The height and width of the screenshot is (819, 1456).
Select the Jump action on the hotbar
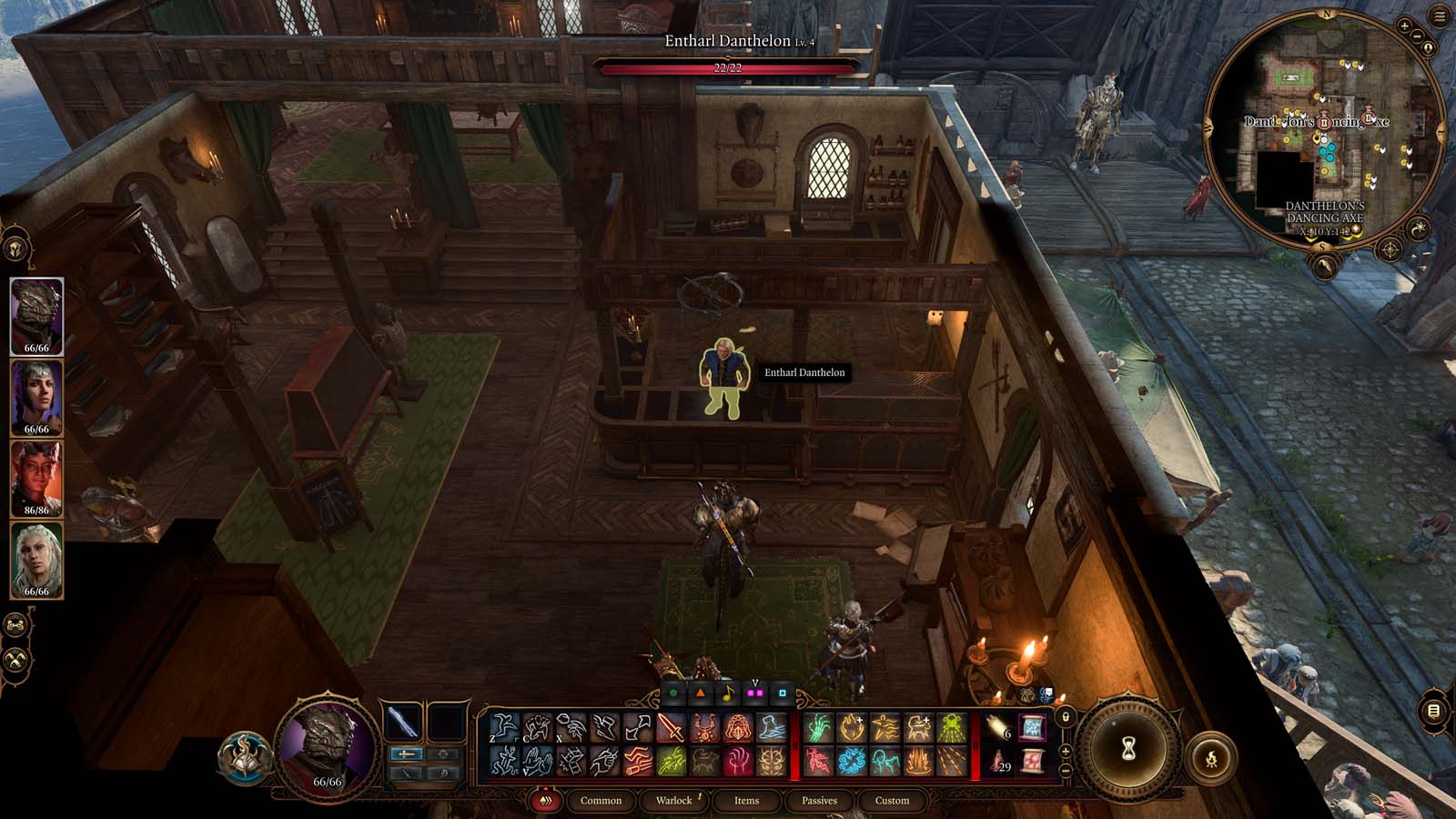click(x=503, y=725)
